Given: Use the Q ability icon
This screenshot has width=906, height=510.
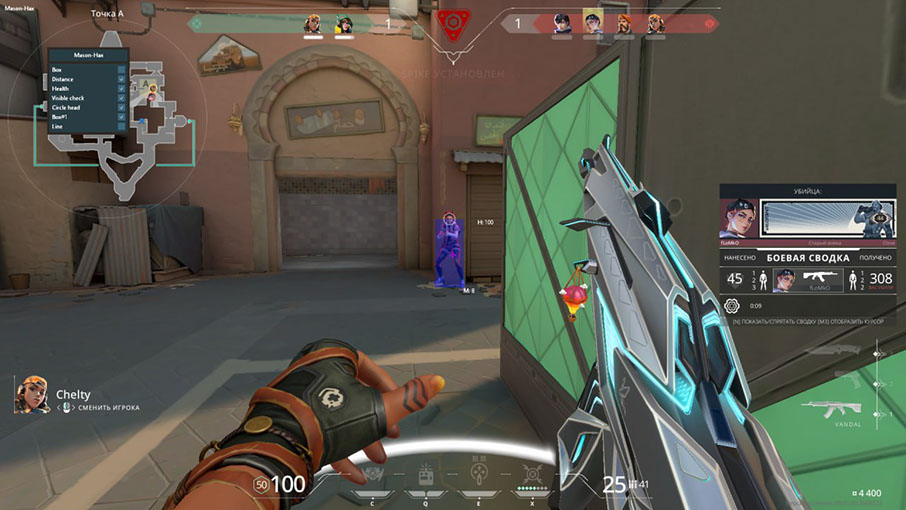Looking at the screenshot, I should [x=425, y=474].
